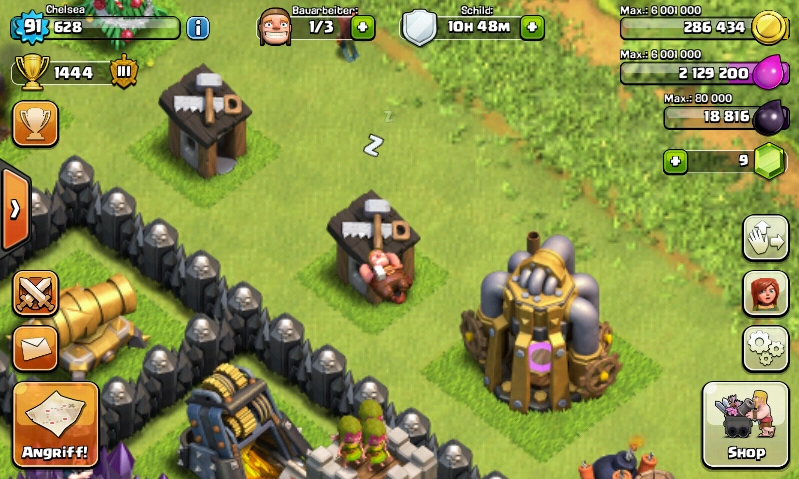This screenshot has height=479, width=799.
Task: Open the settings gears button
Action: pyautogui.click(x=765, y=348)
